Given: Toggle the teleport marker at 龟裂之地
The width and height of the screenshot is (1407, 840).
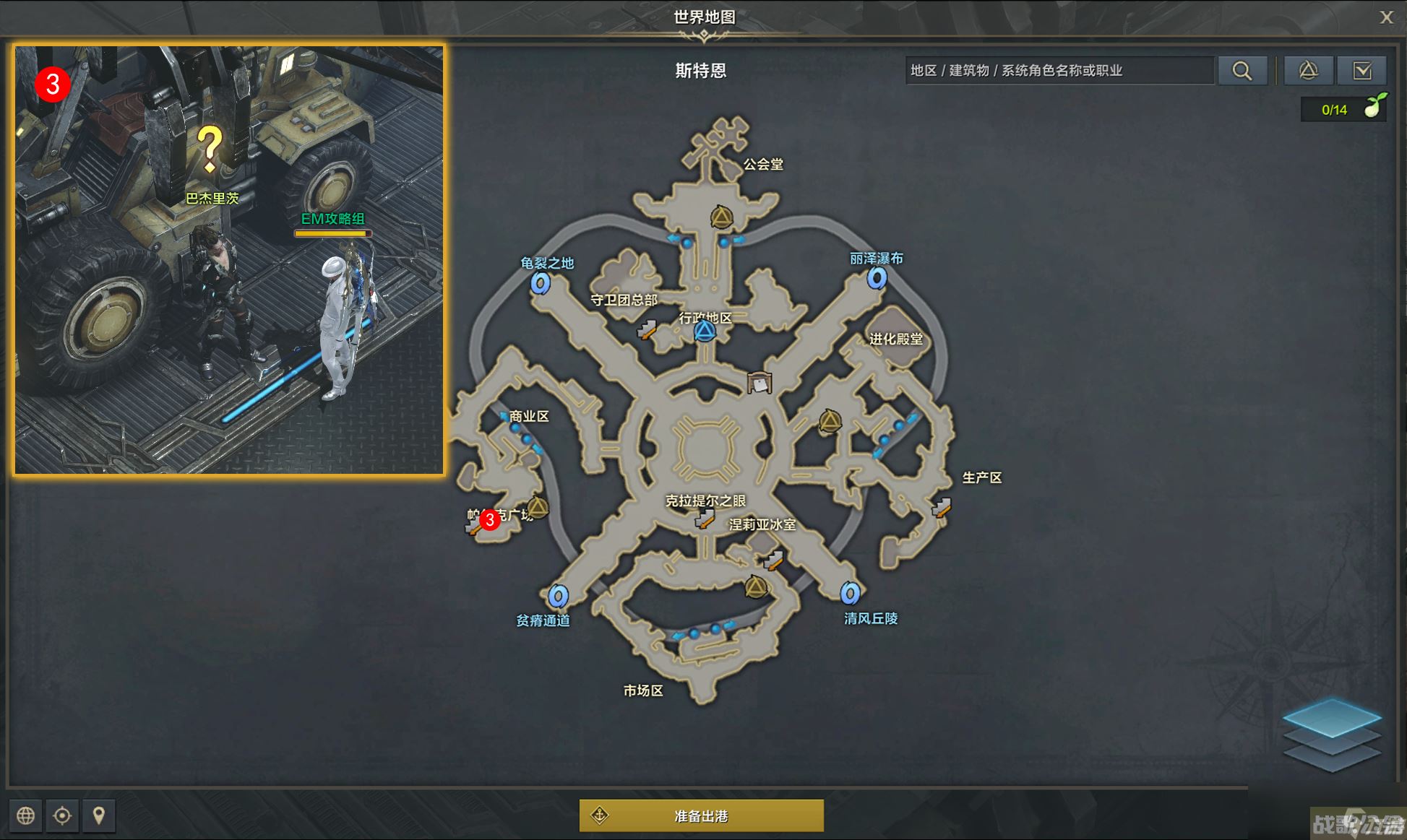Looking at the screenshot, I should tap(541, 285).
